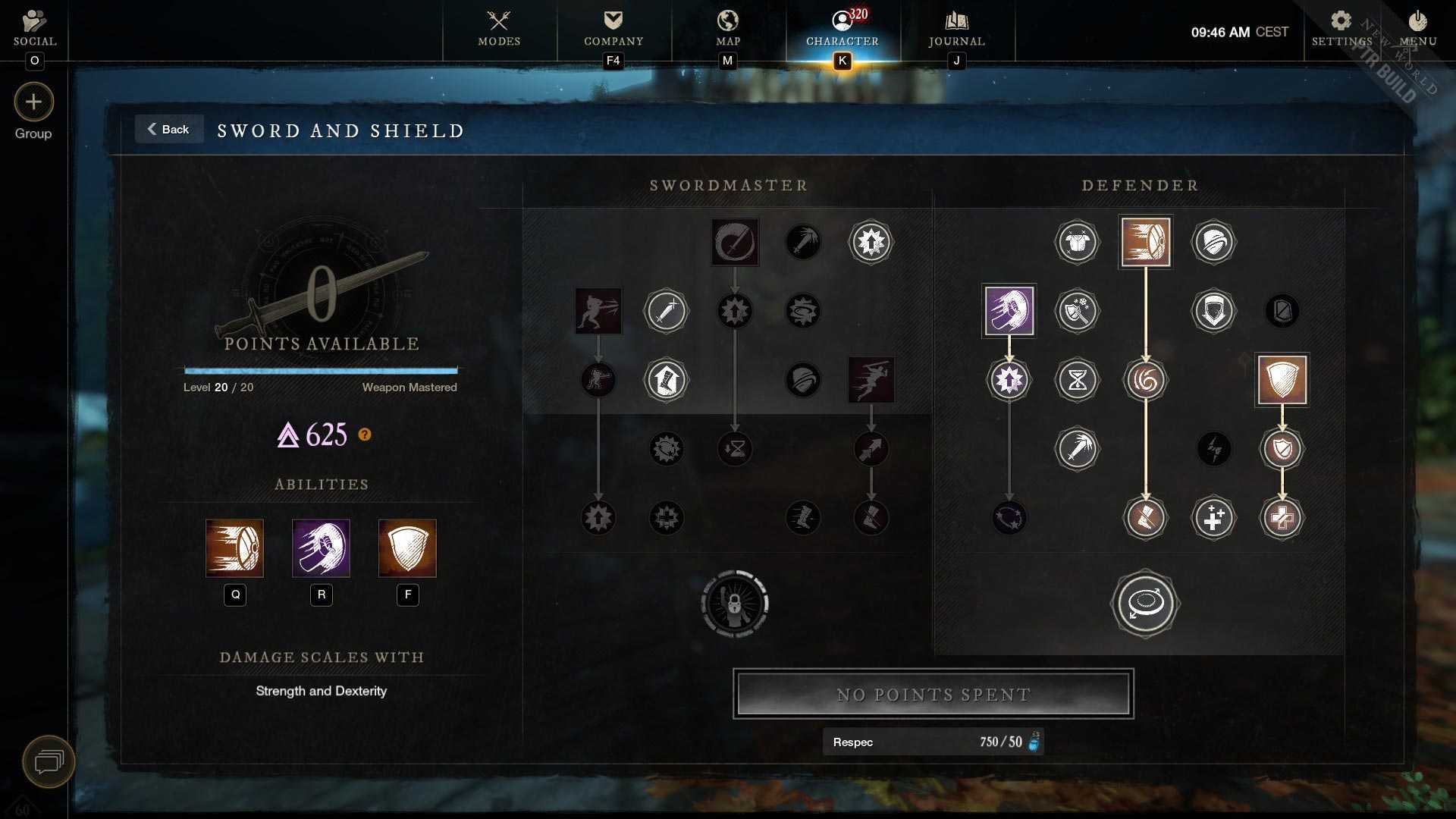The width and height of the screenshot is (1456, 819).
Task: Select the Shield Rush ability slot (Q)
Action: pyautogui.click(x=234, y=548)
